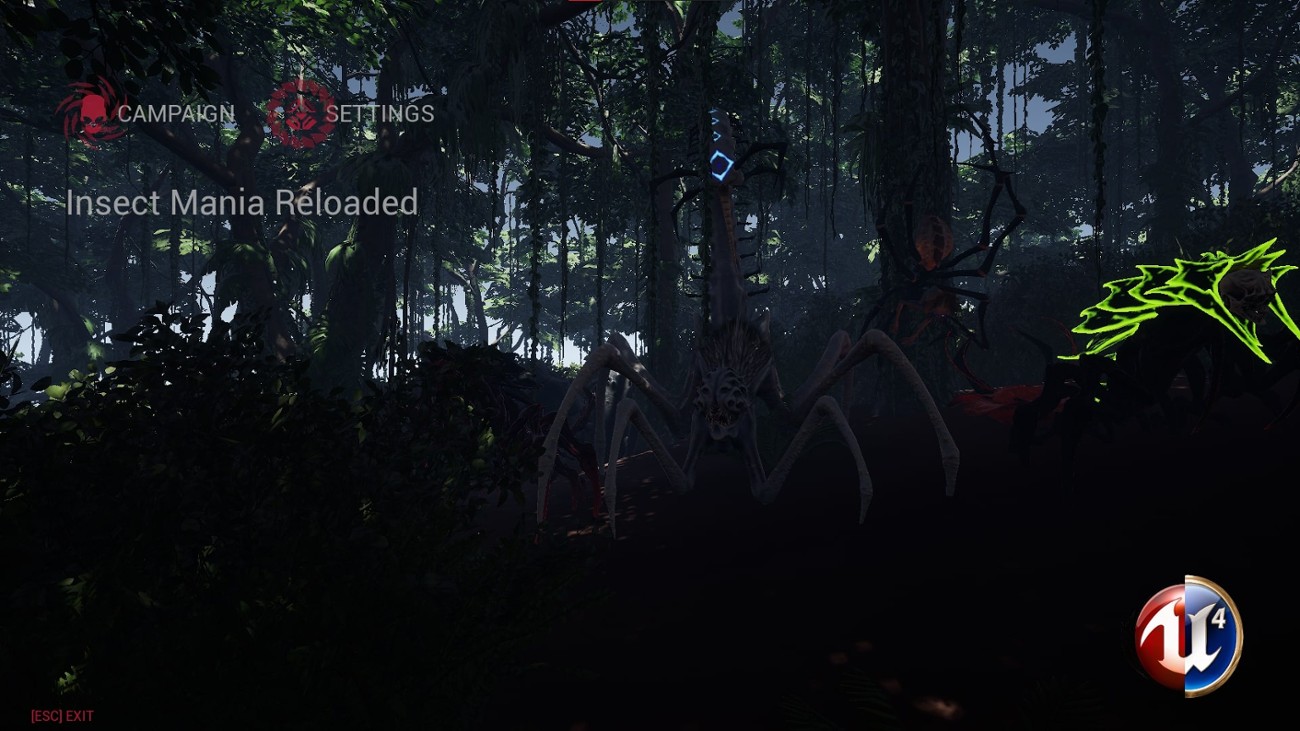The width and height of the screenshot is (1300, 731).
Task: Open Campaign via its spider-skull emblem
Action: pyautogui.click(x=94, y=112)
